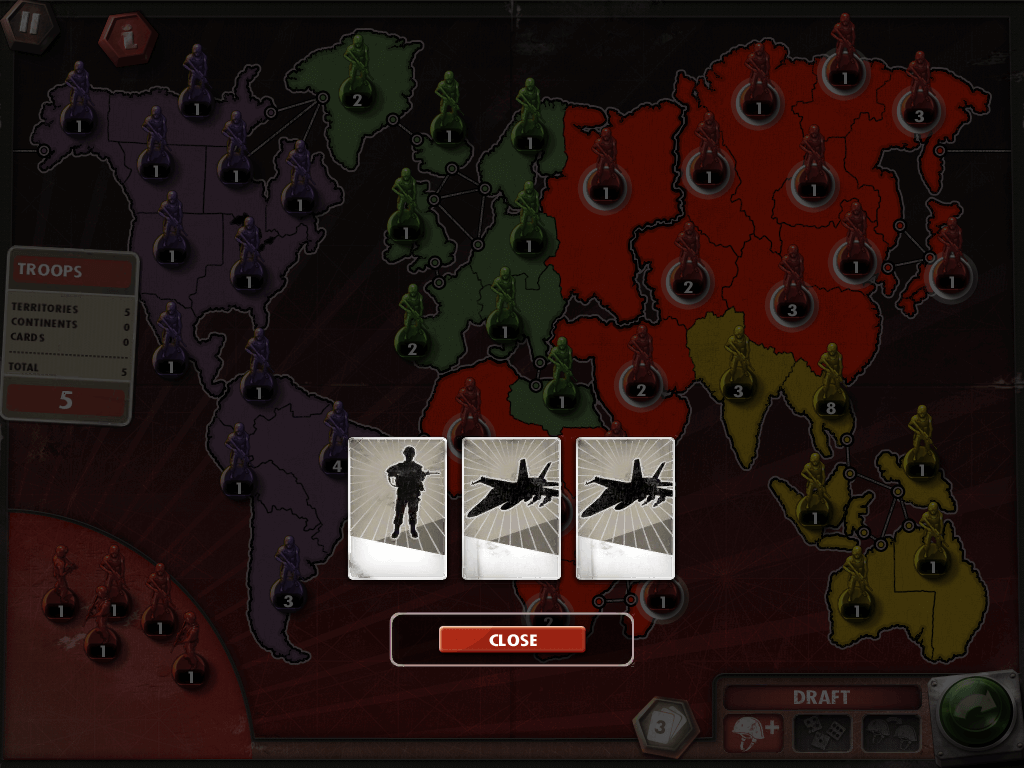Pause the game
The image size is (1024, 768).
tap(25, 22)
